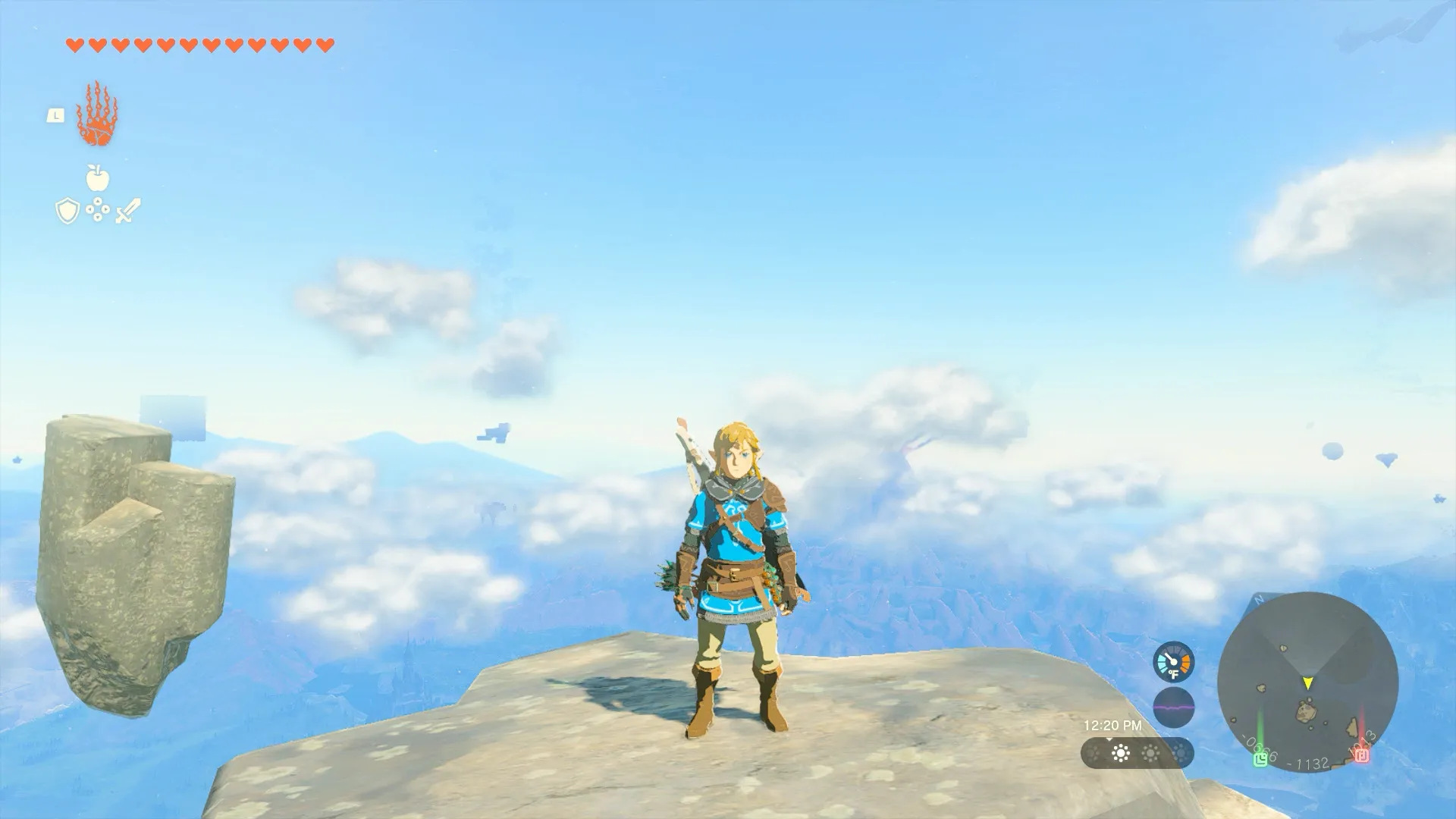Open the purple noise meter indicator
1456x819 pixels.
click(1174, 706)
